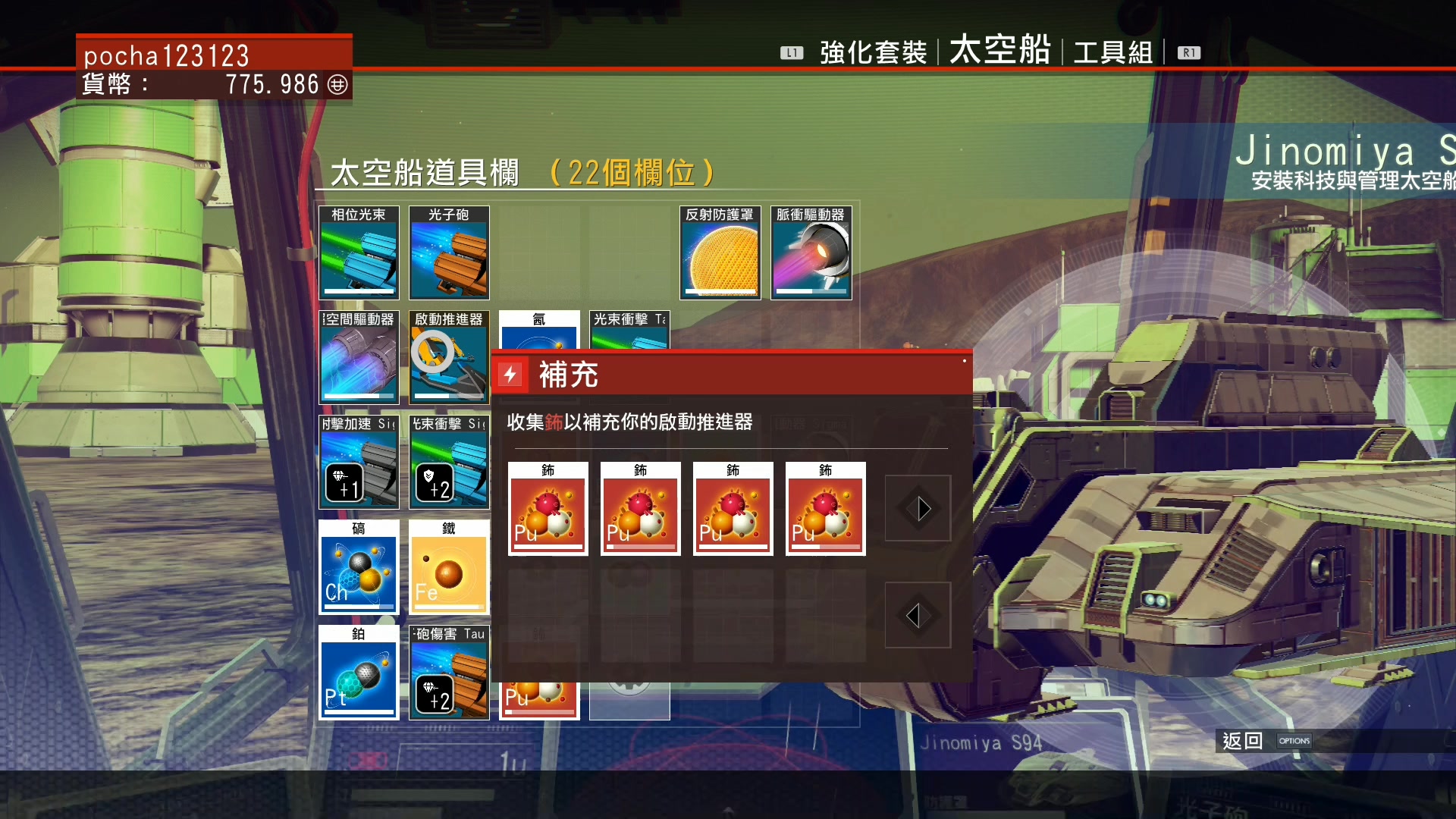Click the OPTIONS button prompt
1456x819 pixels.
coord(1294,741)
